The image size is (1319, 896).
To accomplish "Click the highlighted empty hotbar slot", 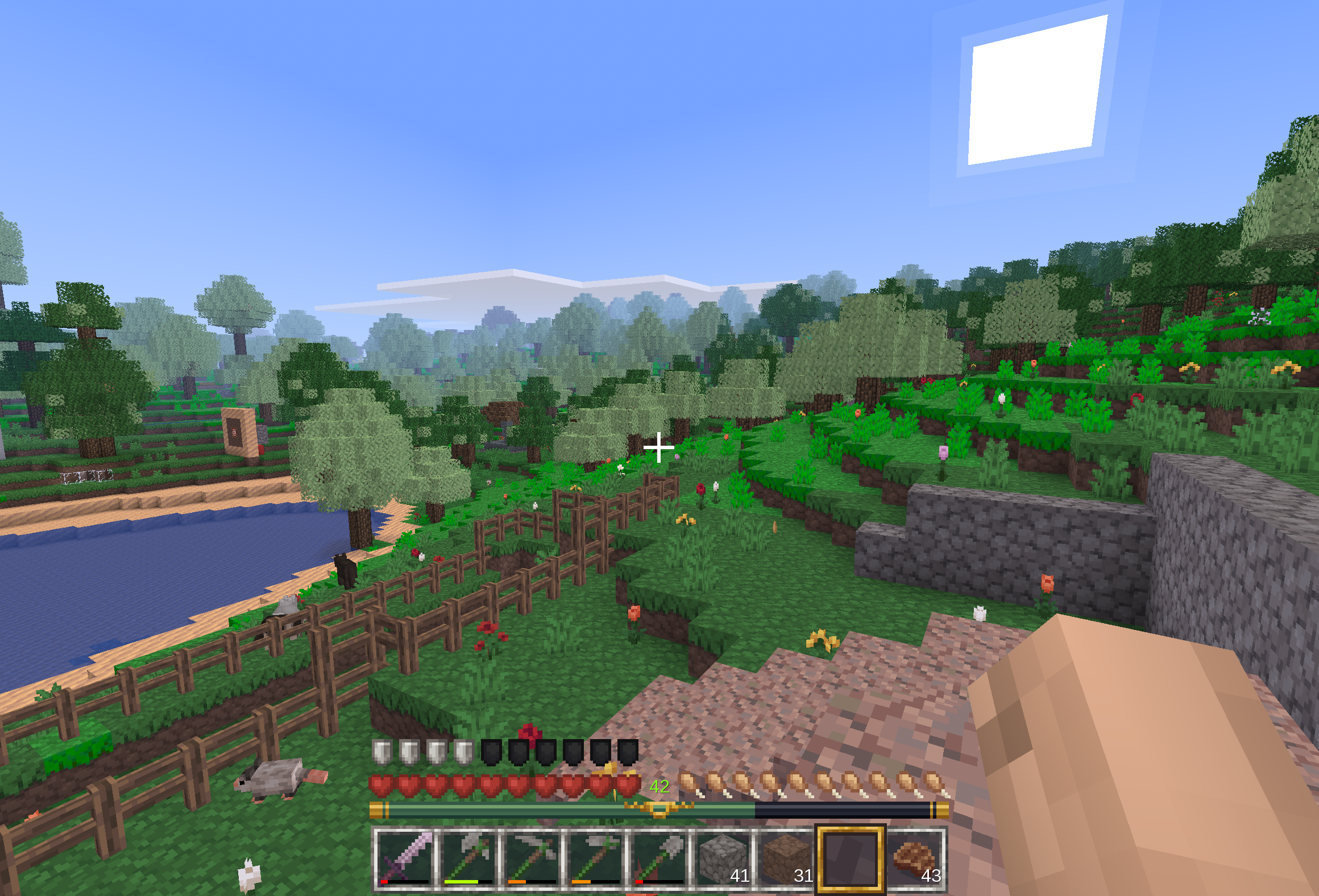I will (851, 858).
